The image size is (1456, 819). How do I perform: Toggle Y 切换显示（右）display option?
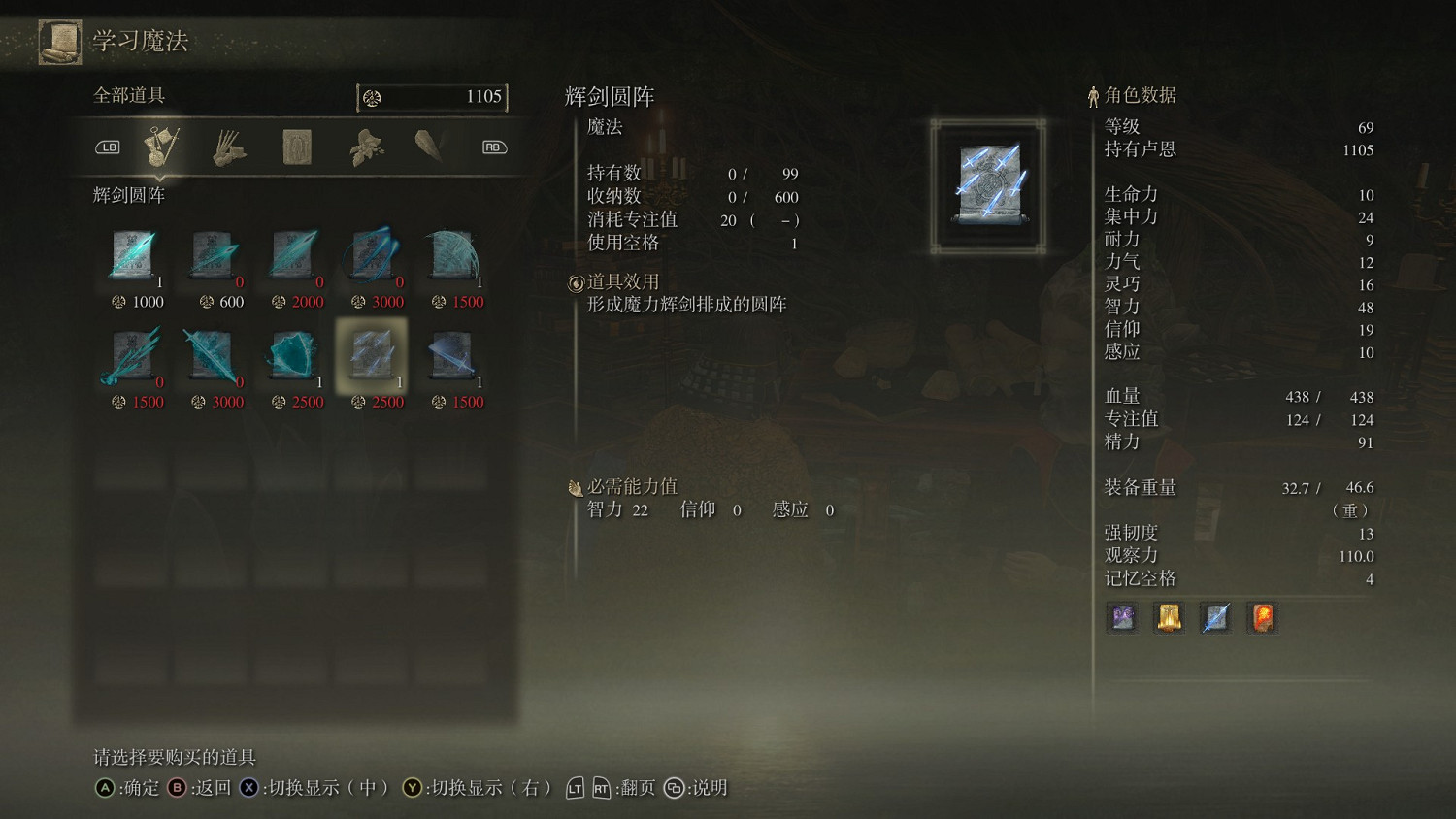click(412, 789)
